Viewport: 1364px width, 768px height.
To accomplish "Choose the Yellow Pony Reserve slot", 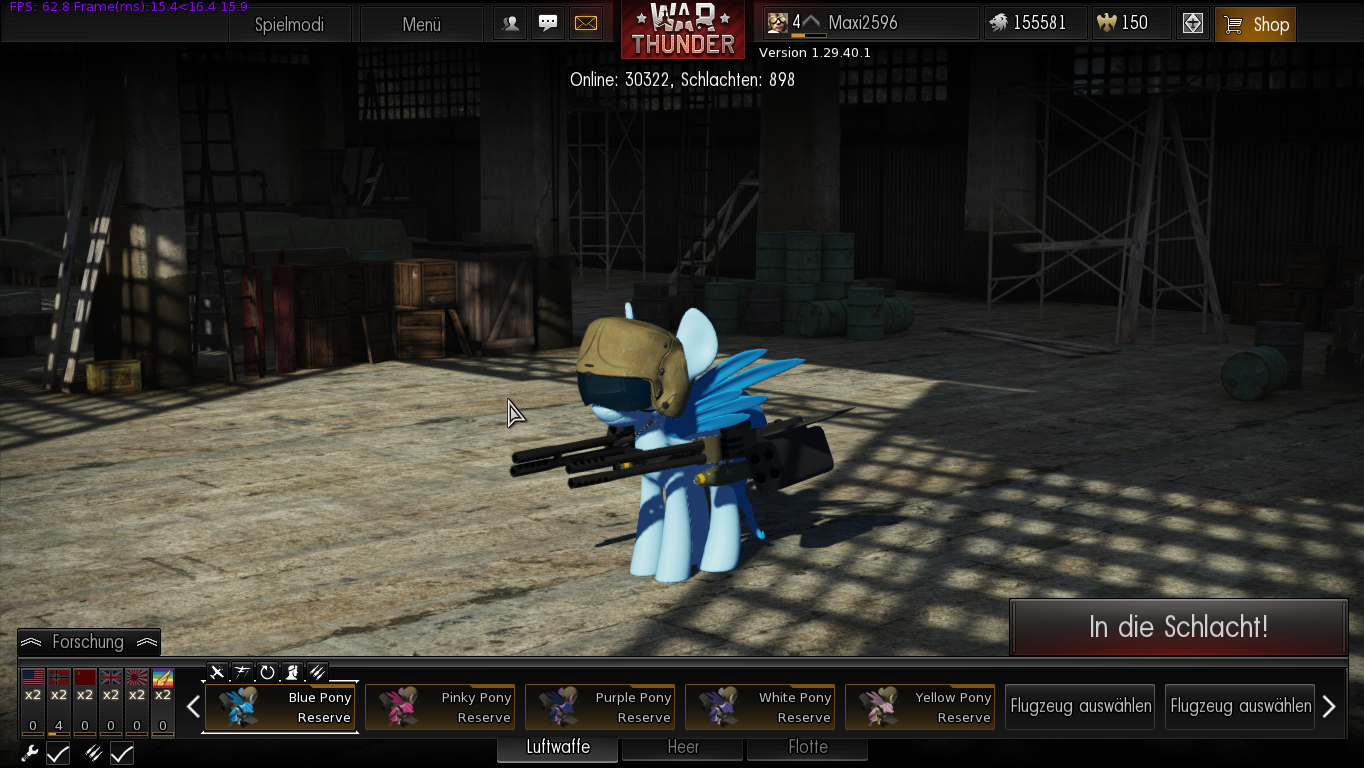I will [x=920, y=707].
